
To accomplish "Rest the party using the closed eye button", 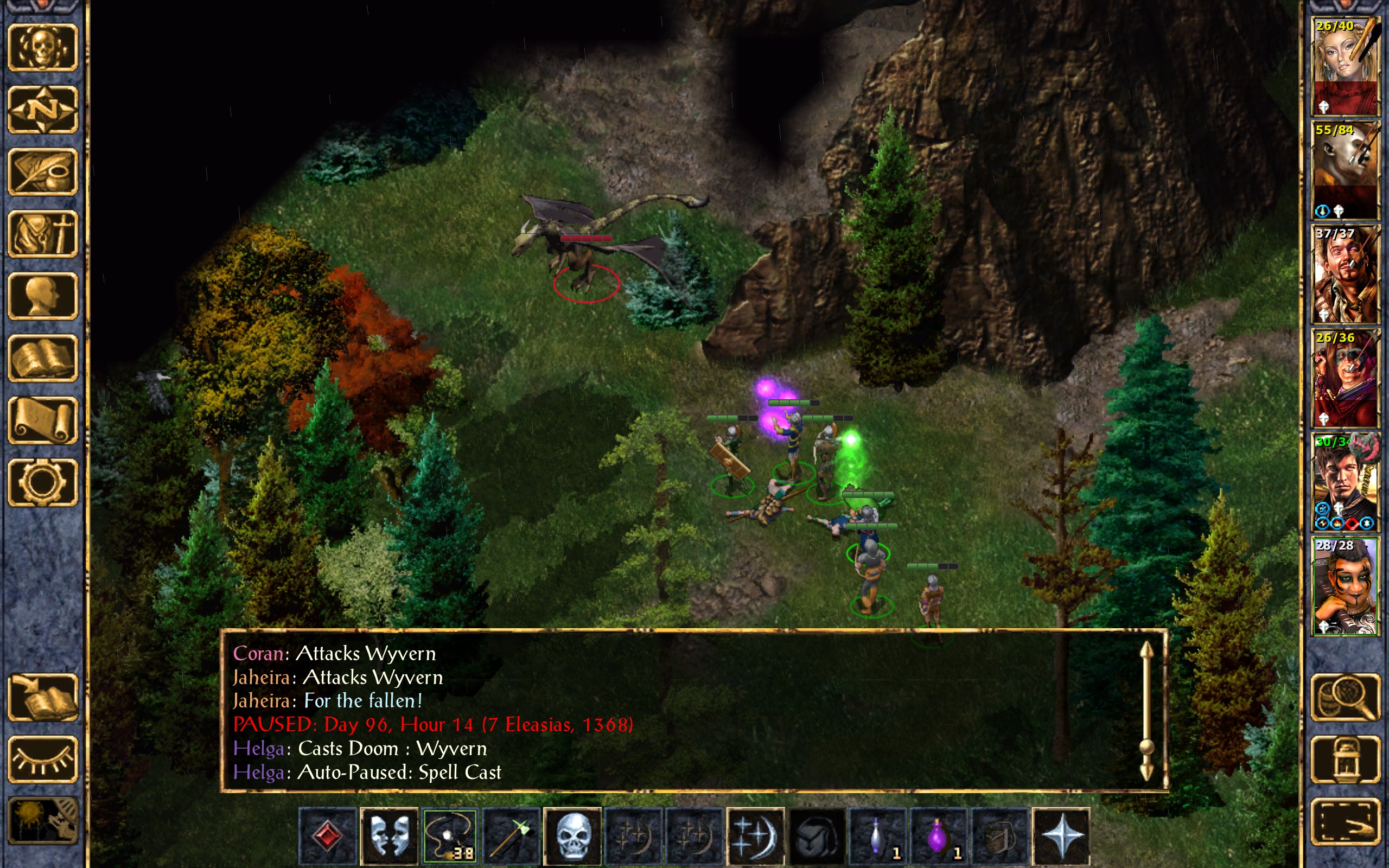I will click(x=42, y=759).
